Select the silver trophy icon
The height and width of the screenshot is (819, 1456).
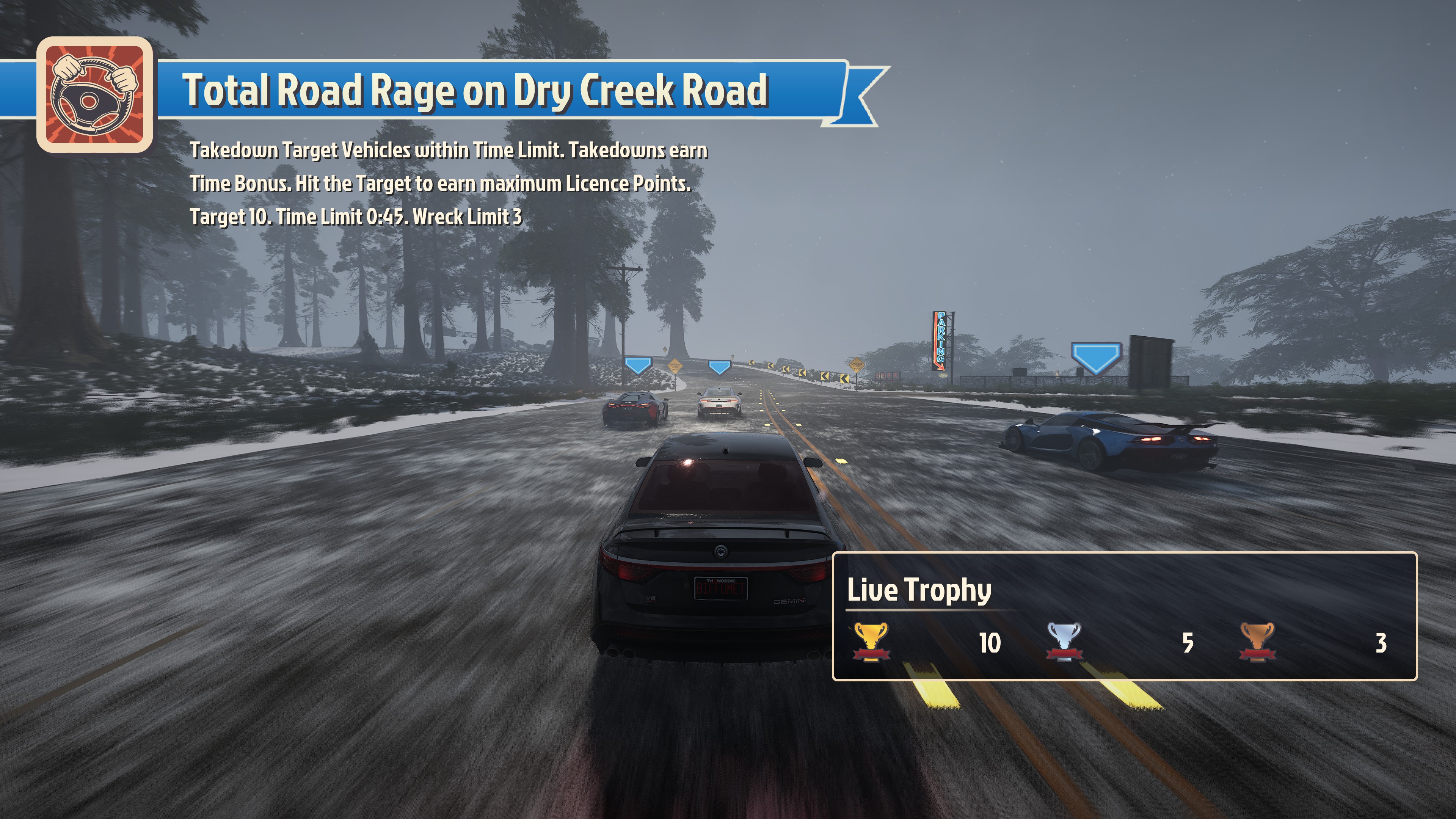[x=1064, y=642]
